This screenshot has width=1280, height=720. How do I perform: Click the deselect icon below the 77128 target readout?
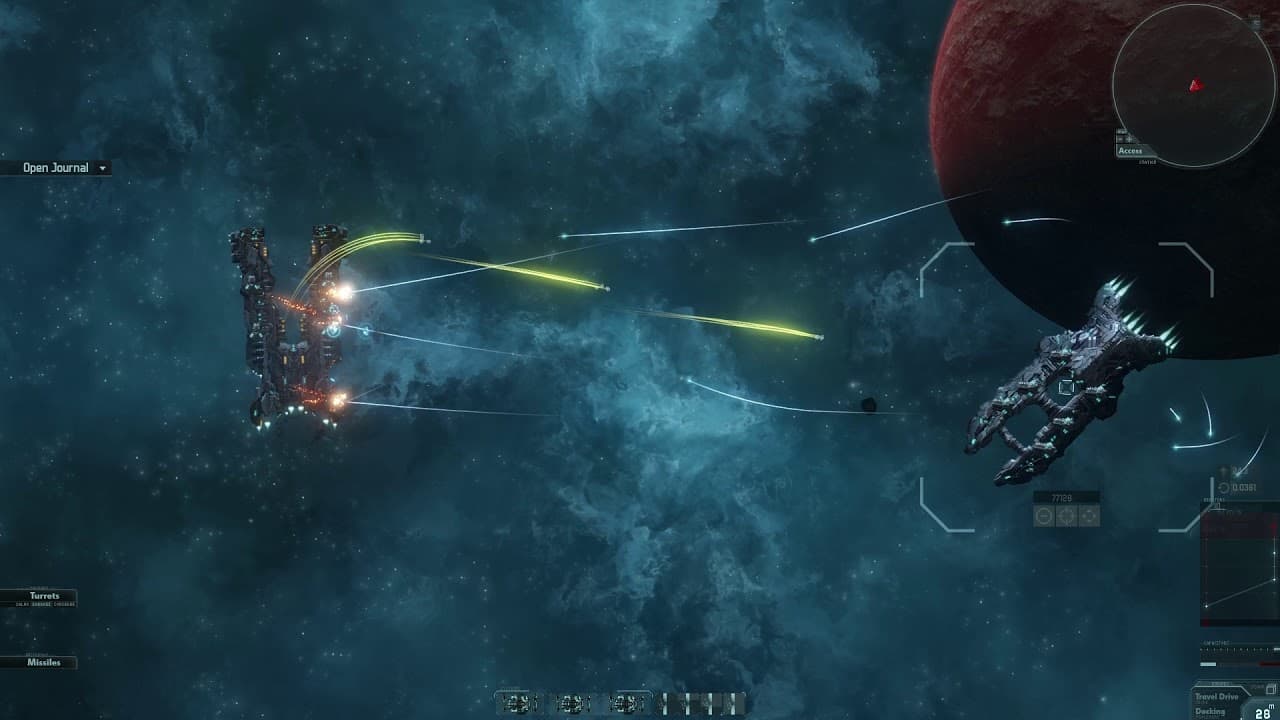click(1044, 516)
